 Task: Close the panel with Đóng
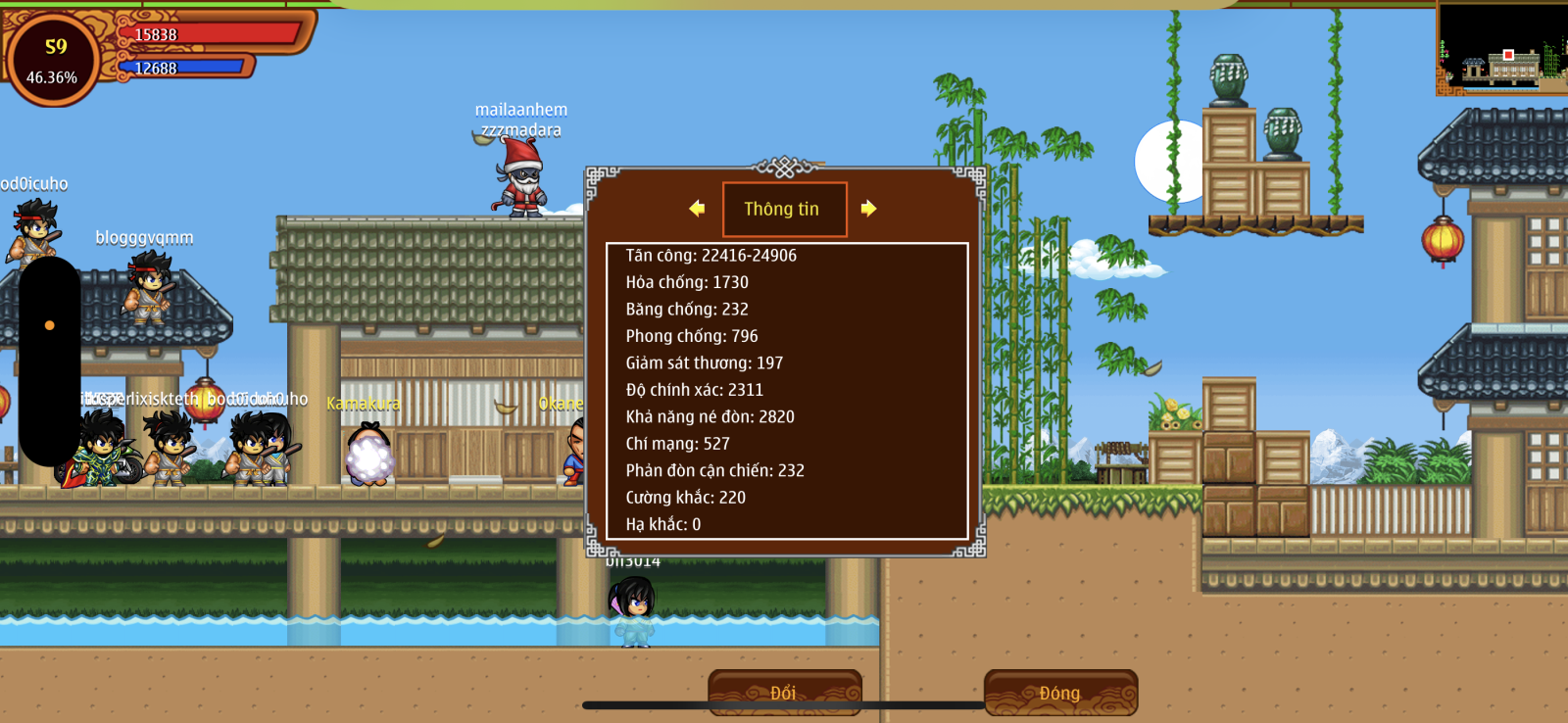pyautogui.click(x=1060, y=692)
